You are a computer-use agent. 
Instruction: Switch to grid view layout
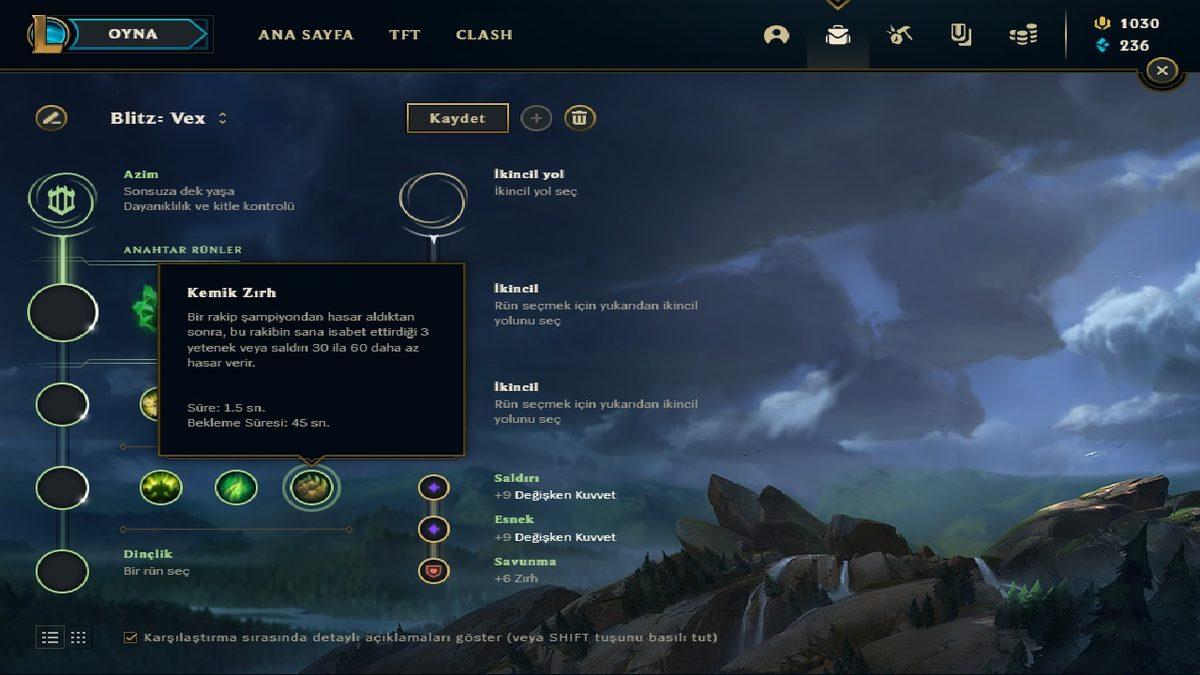[78, 637]
